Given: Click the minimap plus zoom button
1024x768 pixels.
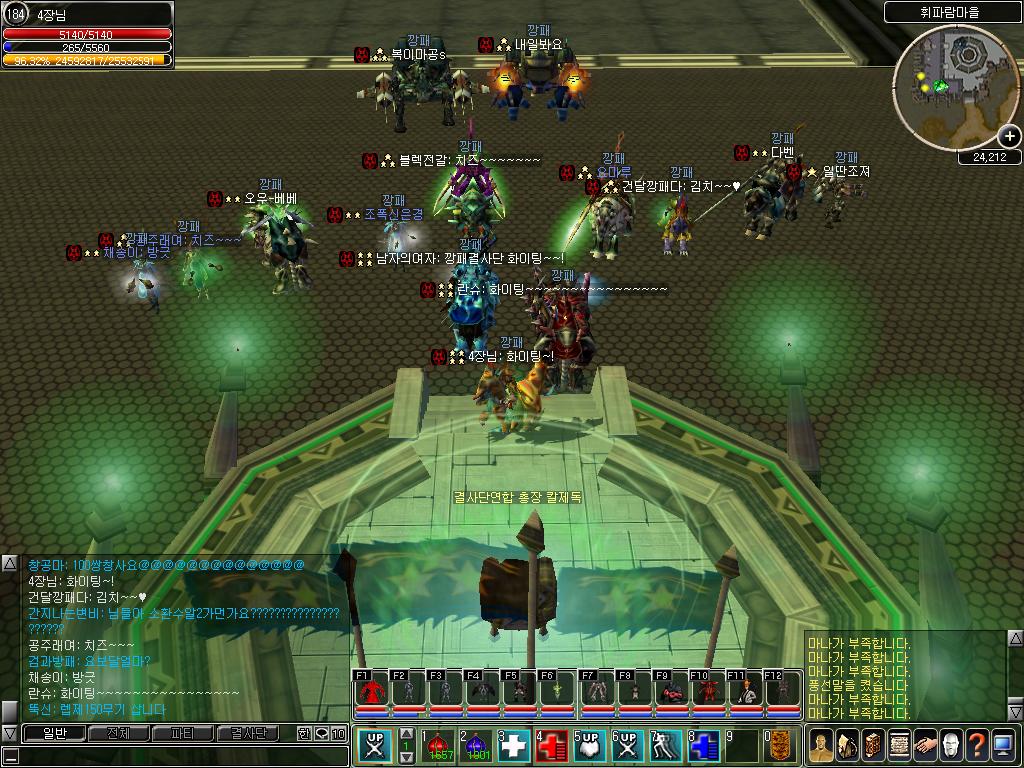Looking at the screenshot, I should [x=1009, y=136].
